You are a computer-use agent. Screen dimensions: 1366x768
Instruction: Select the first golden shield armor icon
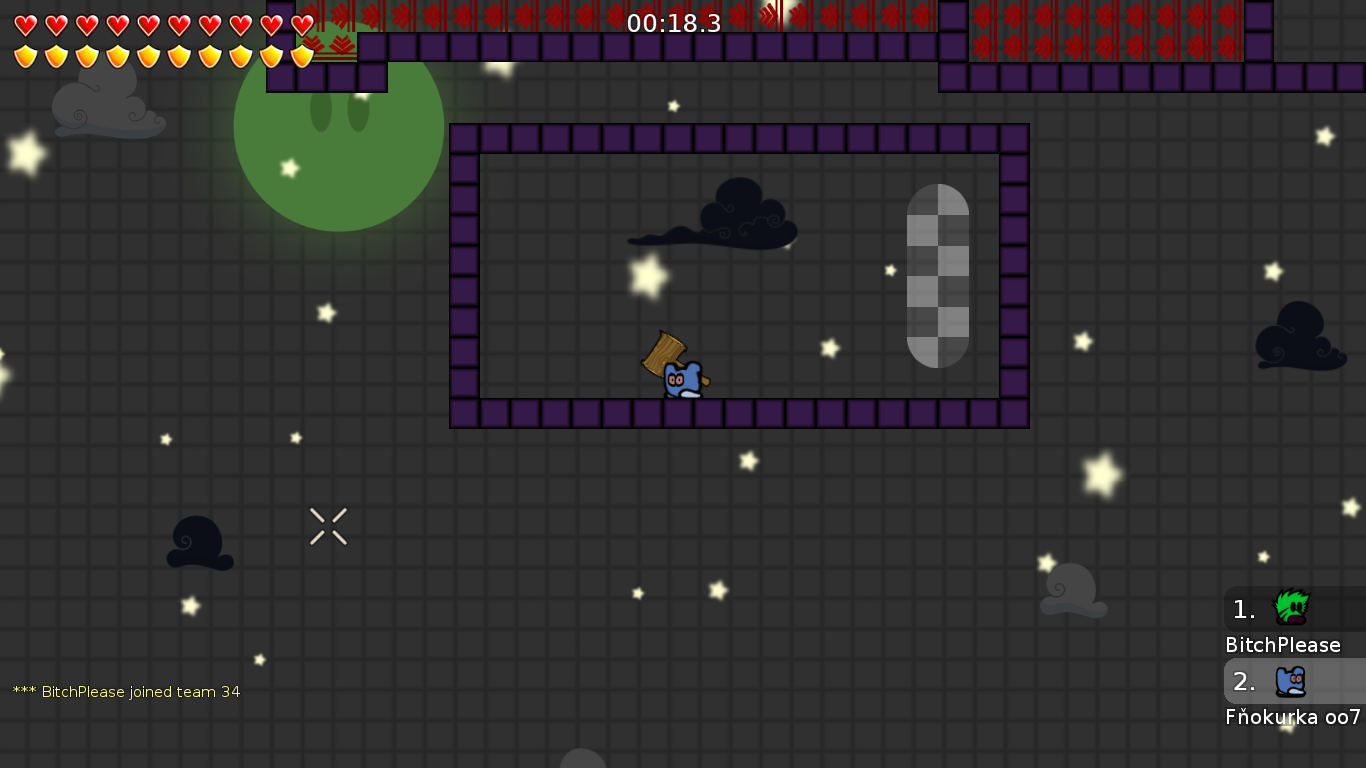tap(26, 55)
